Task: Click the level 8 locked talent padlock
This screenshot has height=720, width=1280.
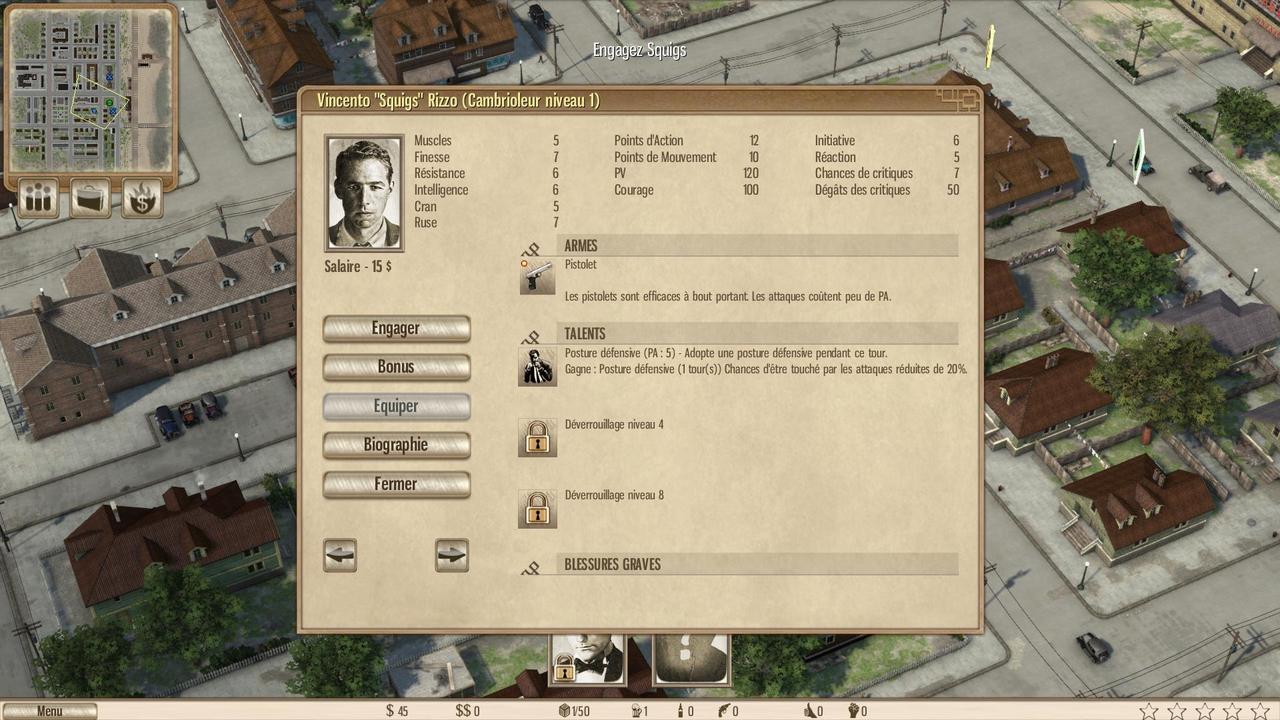Action: point(537,508)
